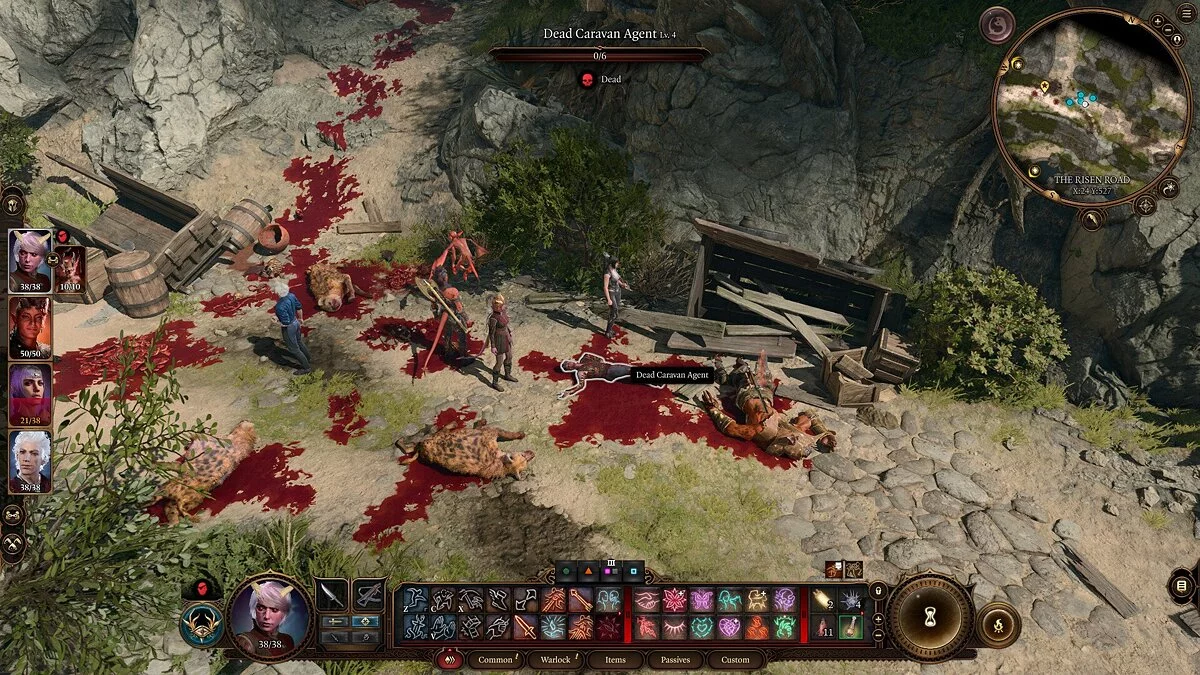Select the main-hand melee weapon slot

332,596
